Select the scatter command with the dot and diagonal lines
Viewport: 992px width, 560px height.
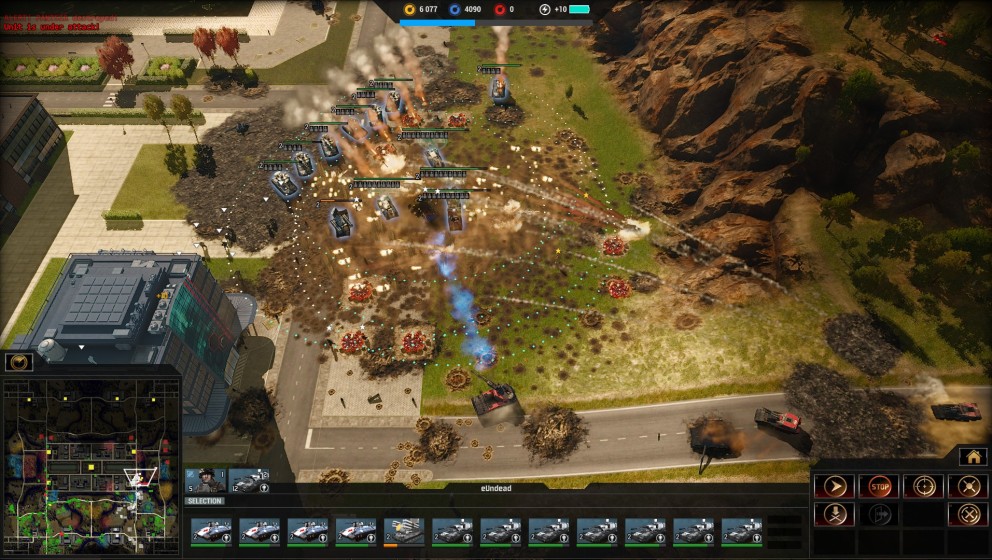click(x=967, y=487)
